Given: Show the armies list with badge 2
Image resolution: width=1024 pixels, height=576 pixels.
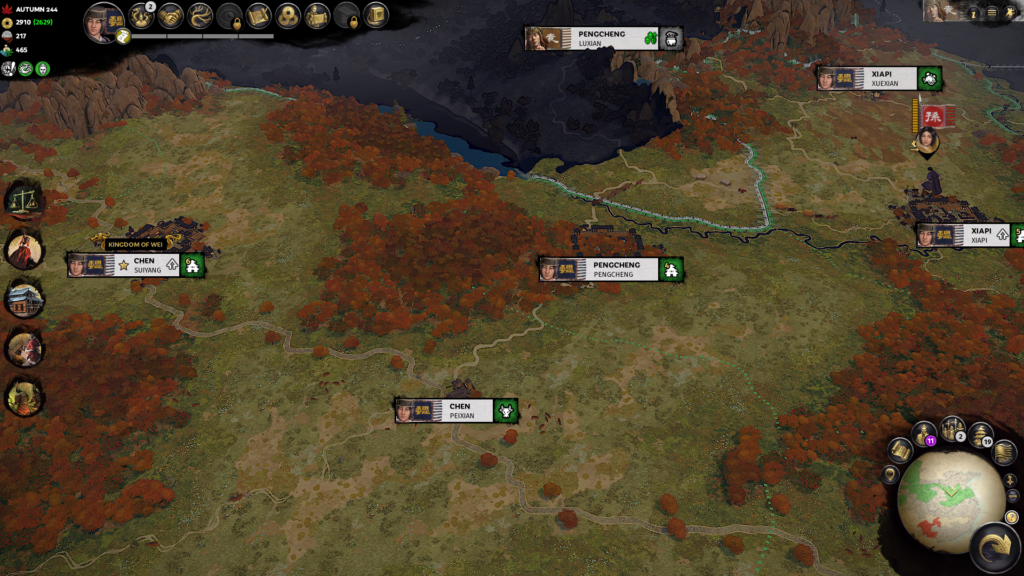Looking at the screenshot, I should 952,428.
